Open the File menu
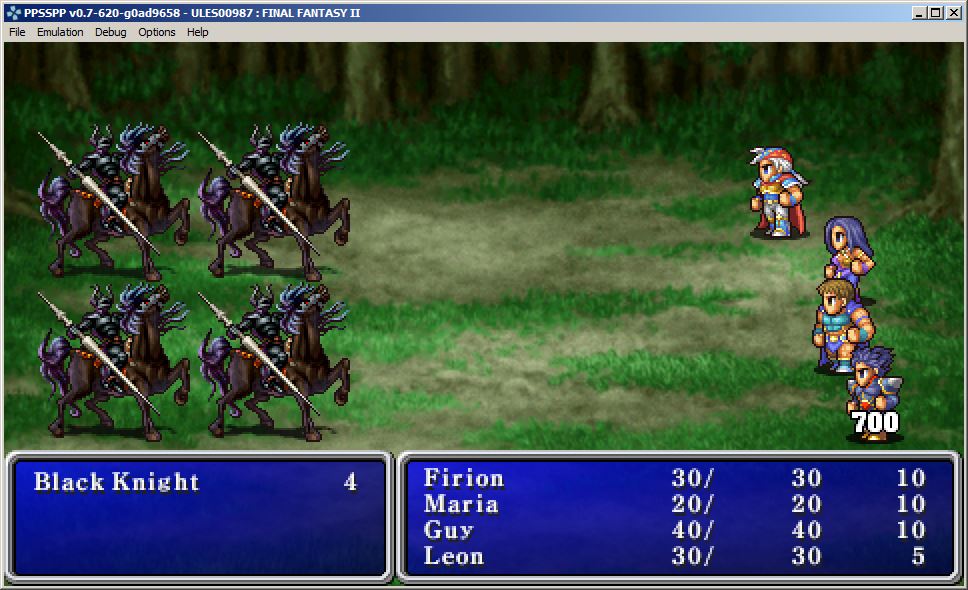The height and width of the screenshot is (590, 968). pyautogui.click(x=17, y=32)
